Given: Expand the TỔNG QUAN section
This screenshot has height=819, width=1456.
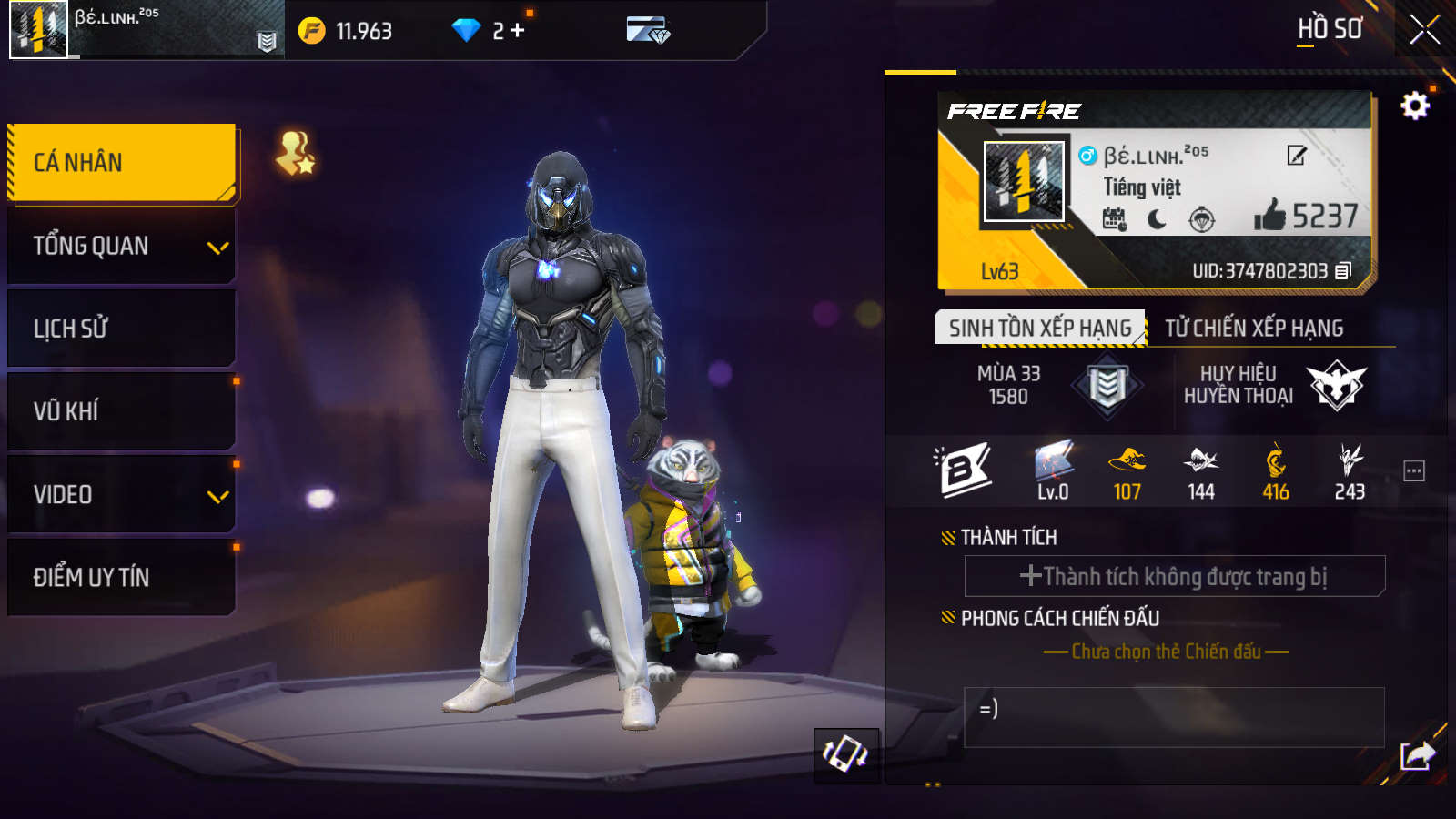Looking at the screenshot, I should [122, 246].
